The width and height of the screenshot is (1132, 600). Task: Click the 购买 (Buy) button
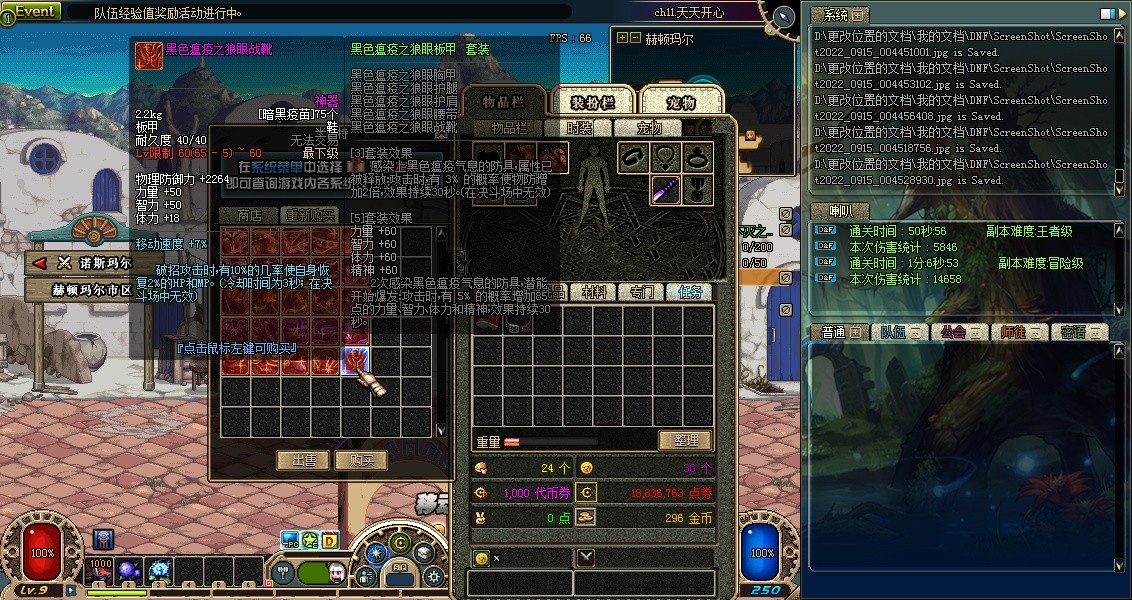click(x=361, y=460)
